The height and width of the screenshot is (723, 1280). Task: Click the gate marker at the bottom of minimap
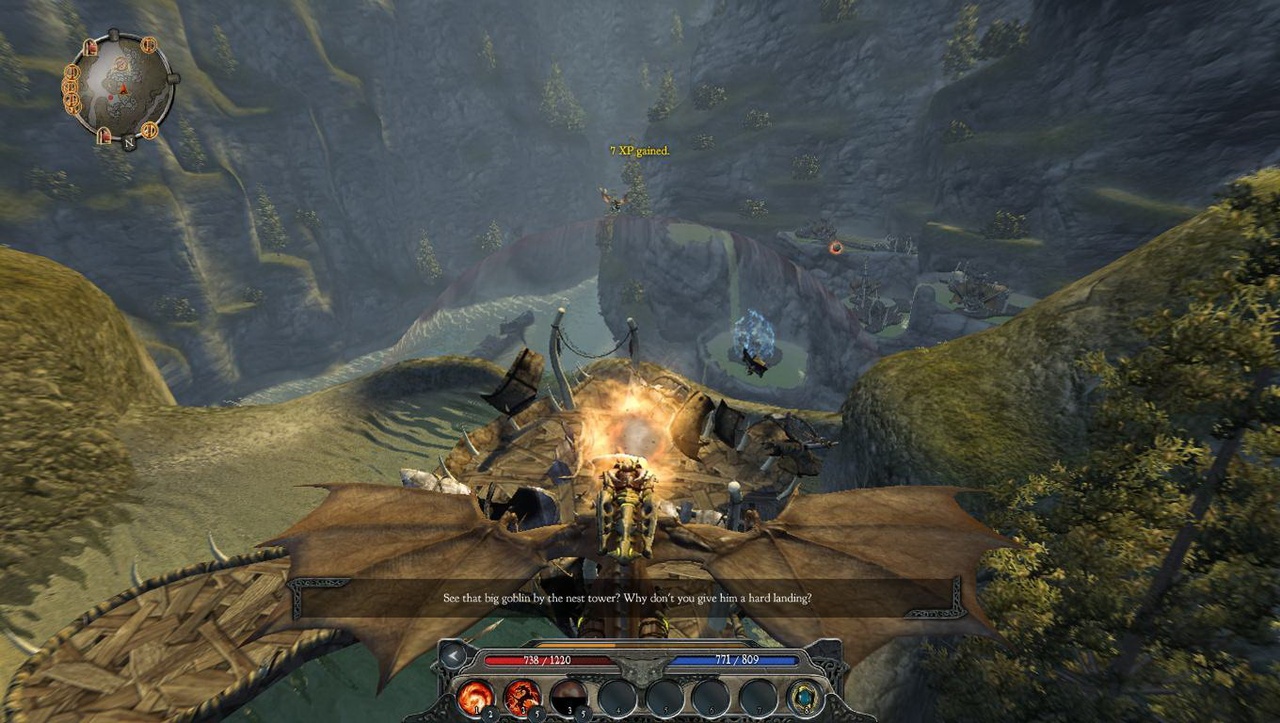click(104, 134)
